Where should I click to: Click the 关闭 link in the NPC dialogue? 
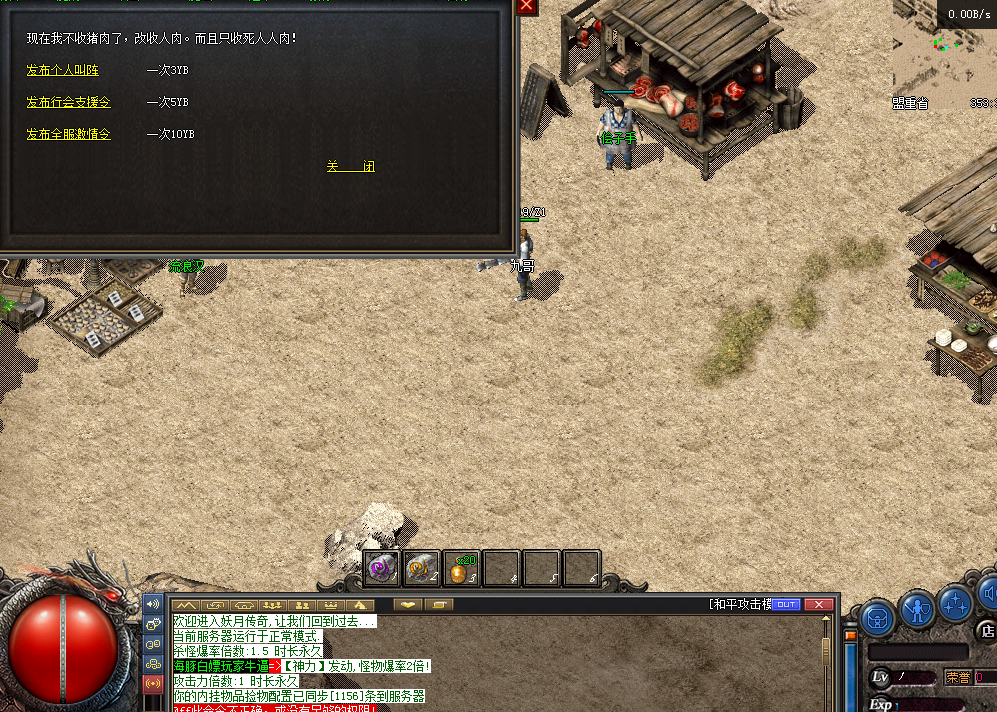[x=350, y=167]
